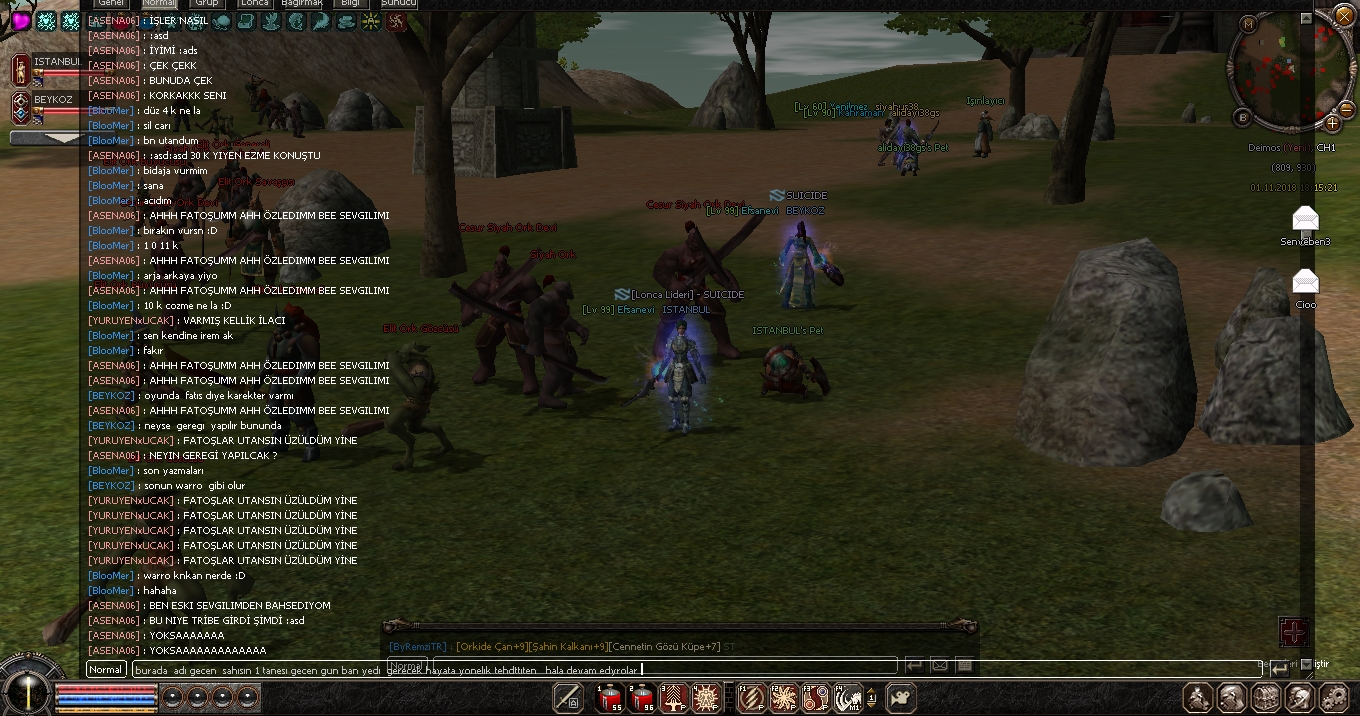Open the large map with M button
The width and height of the screenshot is (1360, 716).
pos(1248,22)
